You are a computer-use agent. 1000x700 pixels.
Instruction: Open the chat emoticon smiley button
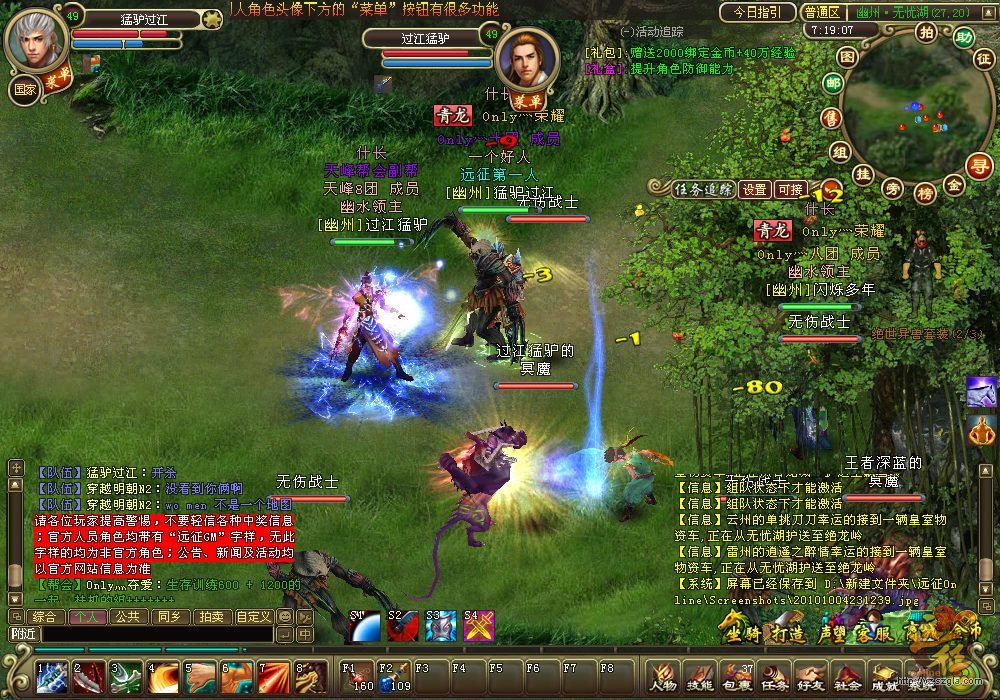click(x=285, y=617)
